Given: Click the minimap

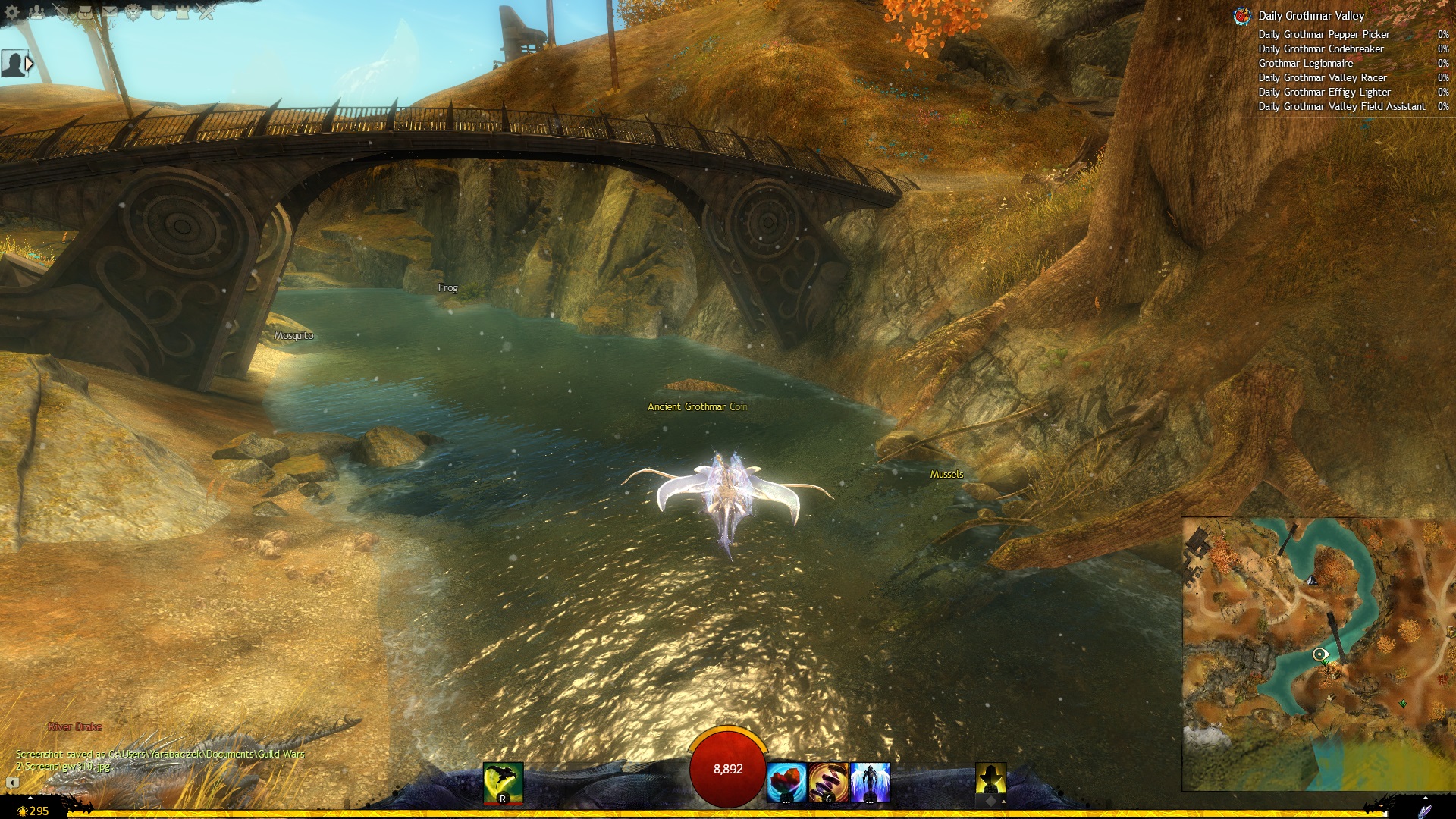Looking at the screenshot, I should click(x=1318, y=654).
